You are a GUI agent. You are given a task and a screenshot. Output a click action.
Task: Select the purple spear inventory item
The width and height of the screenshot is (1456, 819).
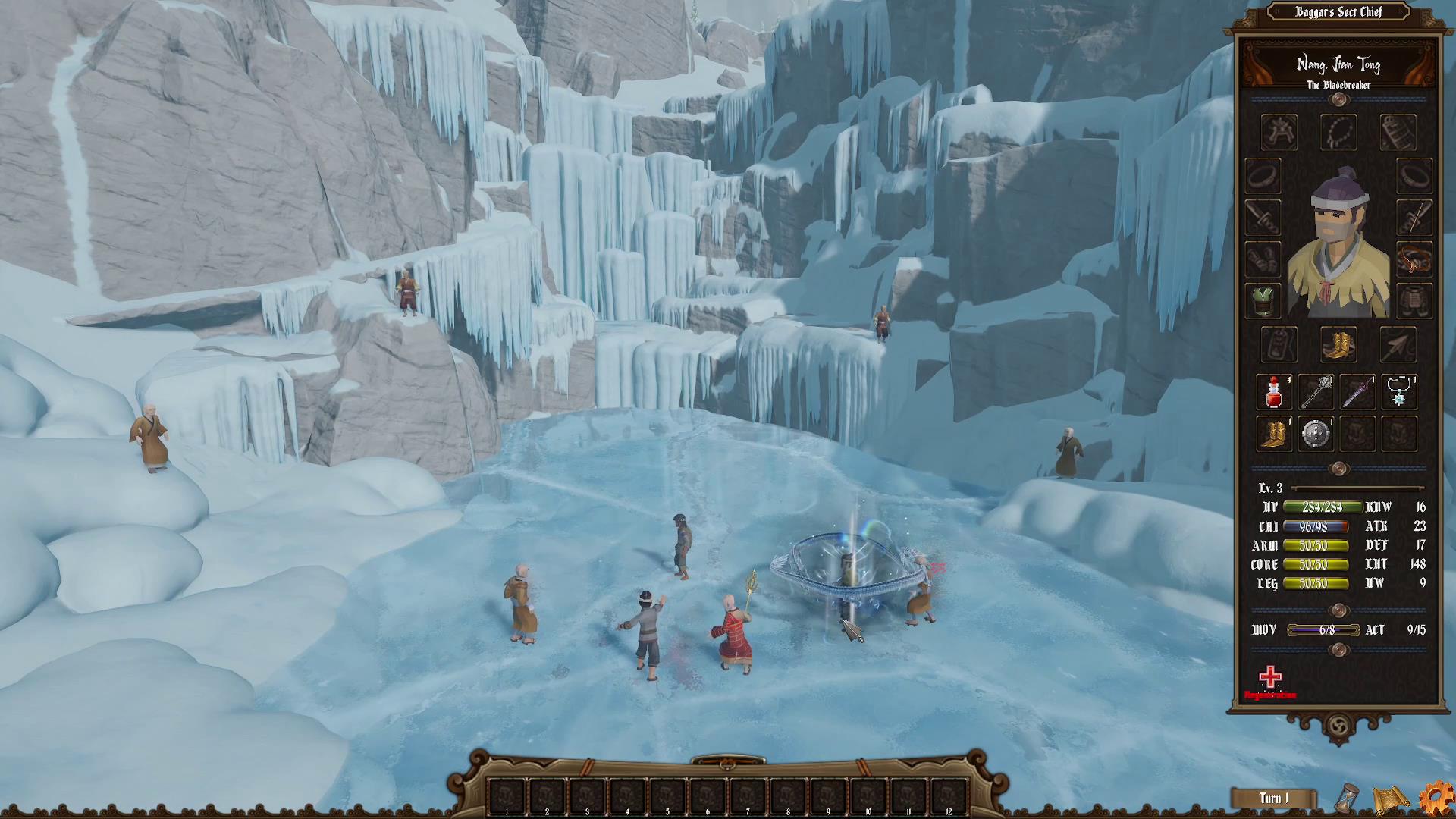pos(1357,392)
